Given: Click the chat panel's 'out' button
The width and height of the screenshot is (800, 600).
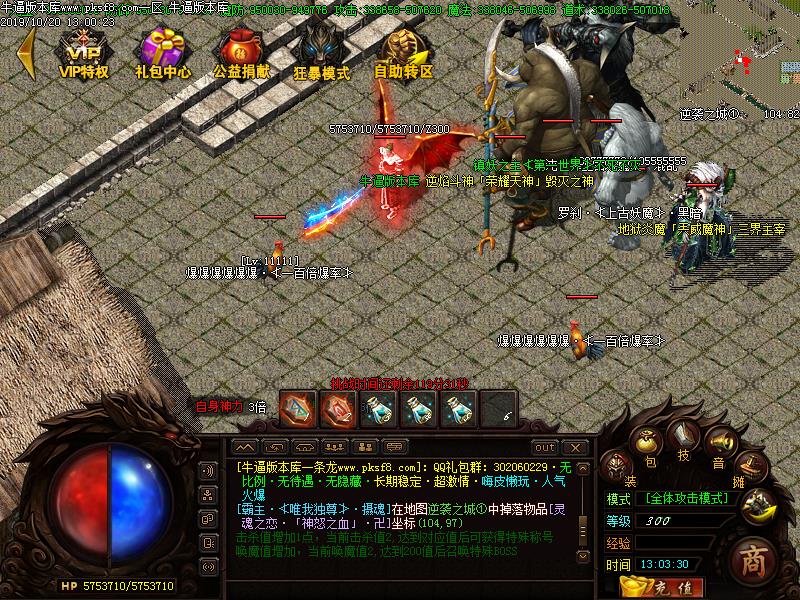Looking at the screenshot, I should click(544, 447).
